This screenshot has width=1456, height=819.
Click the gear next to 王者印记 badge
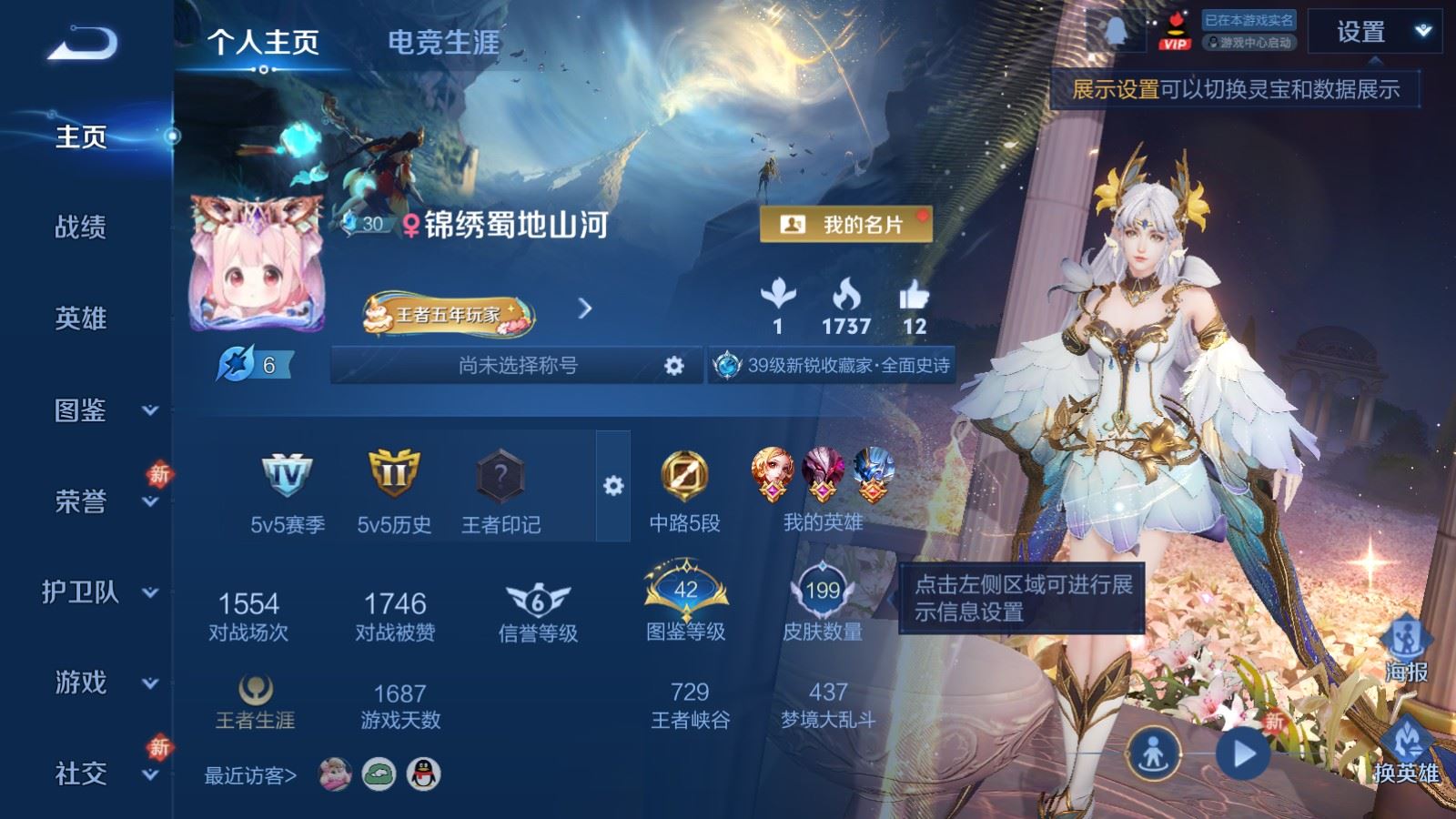[x=615, y=487]
